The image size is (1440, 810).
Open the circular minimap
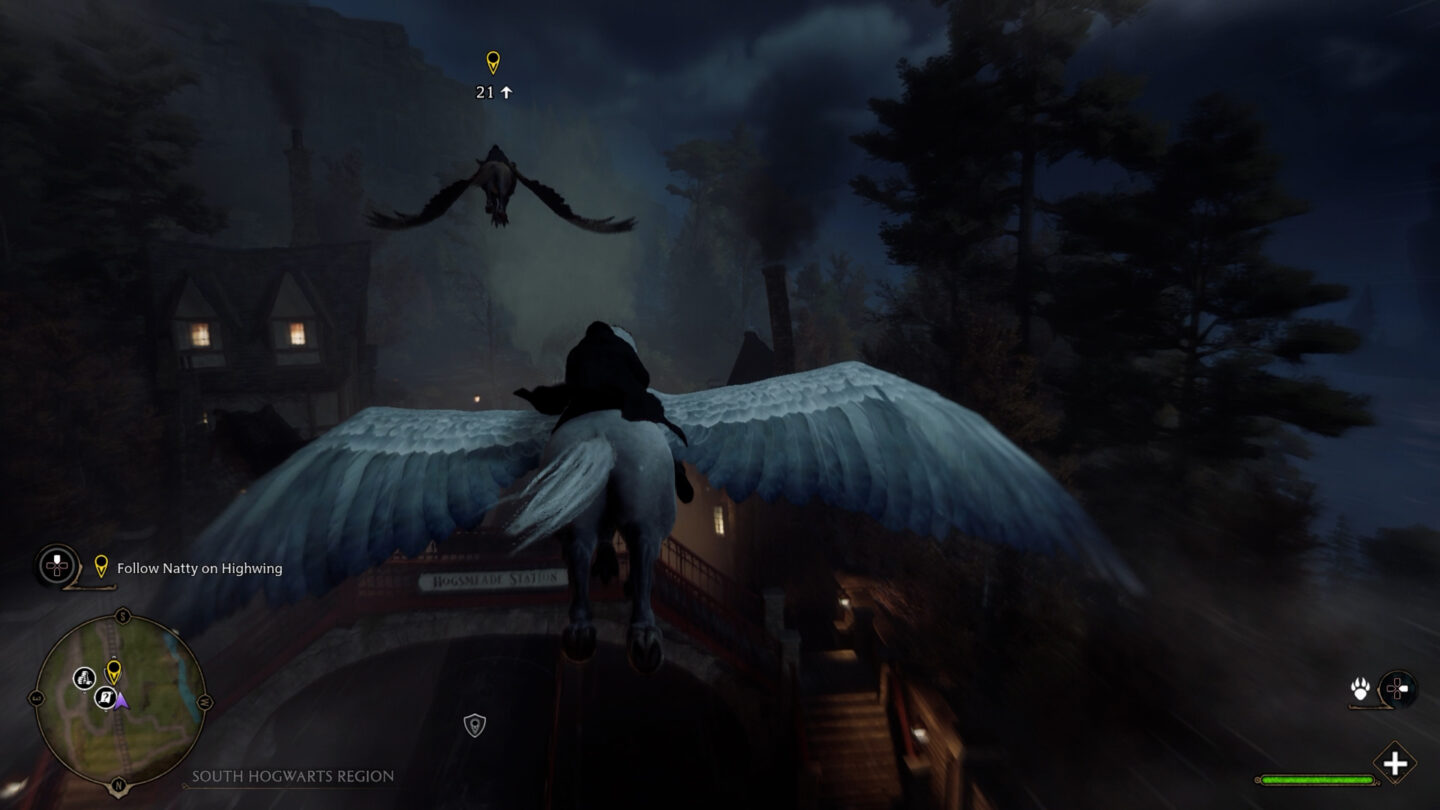(x=120, y=700)
